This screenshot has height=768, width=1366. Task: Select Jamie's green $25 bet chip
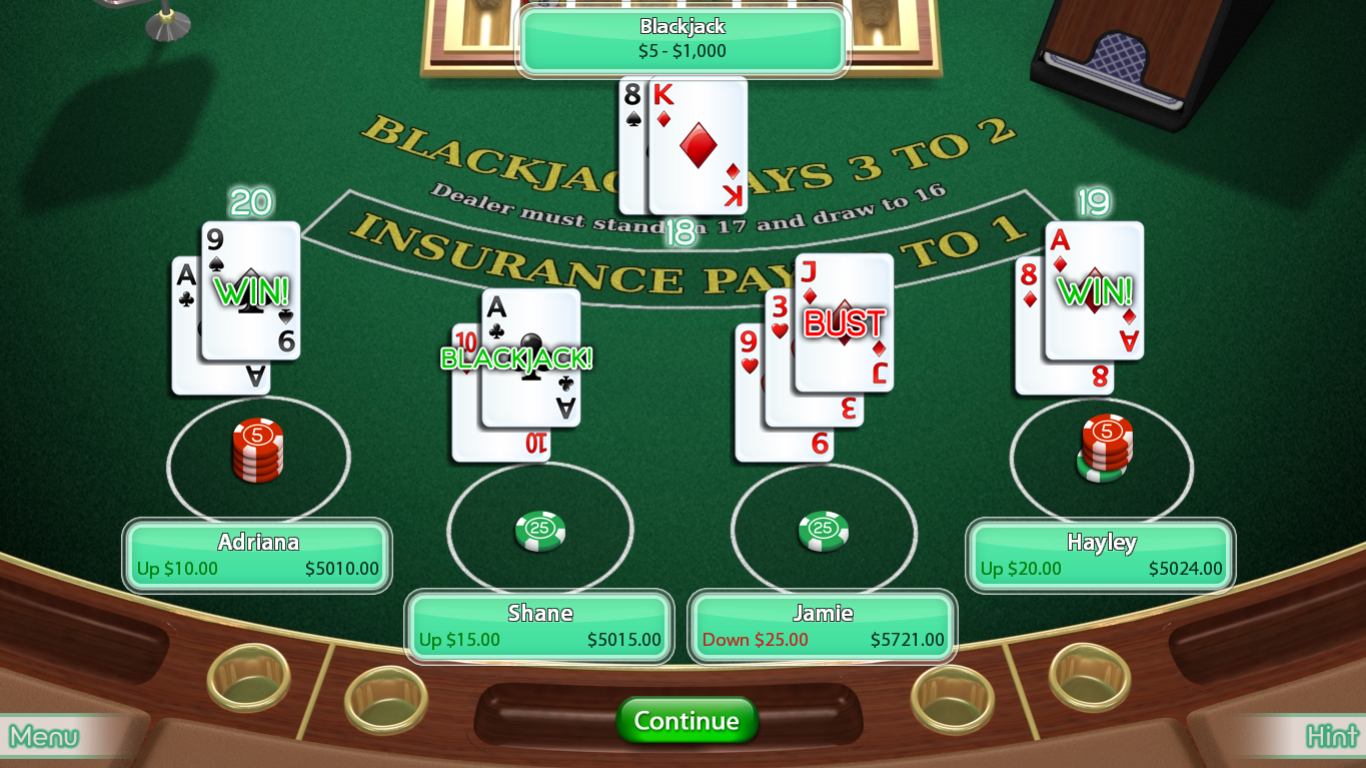click(x=822, y=529)
